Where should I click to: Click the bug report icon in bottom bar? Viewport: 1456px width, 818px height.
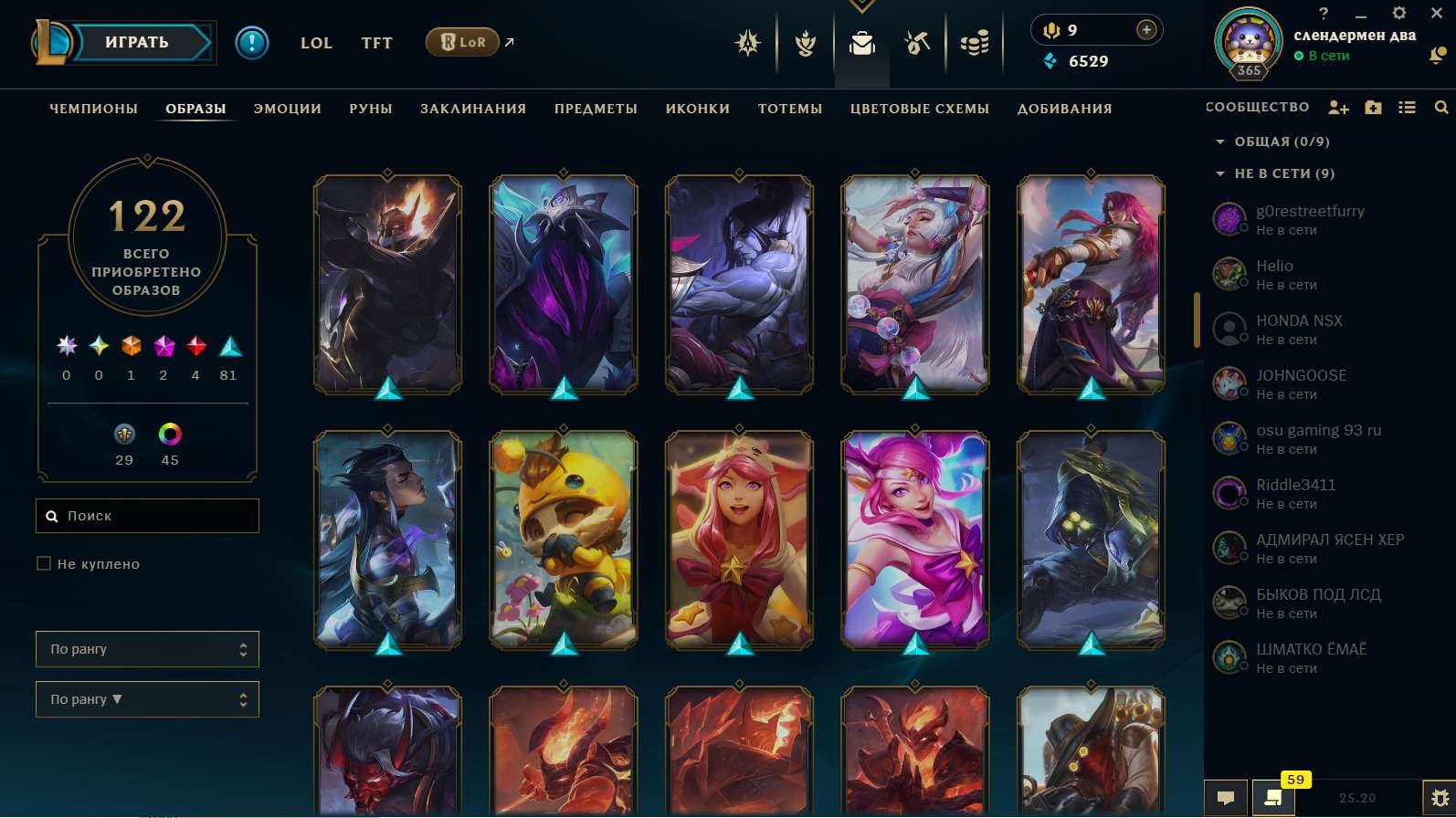click(x=1441, y=796)
